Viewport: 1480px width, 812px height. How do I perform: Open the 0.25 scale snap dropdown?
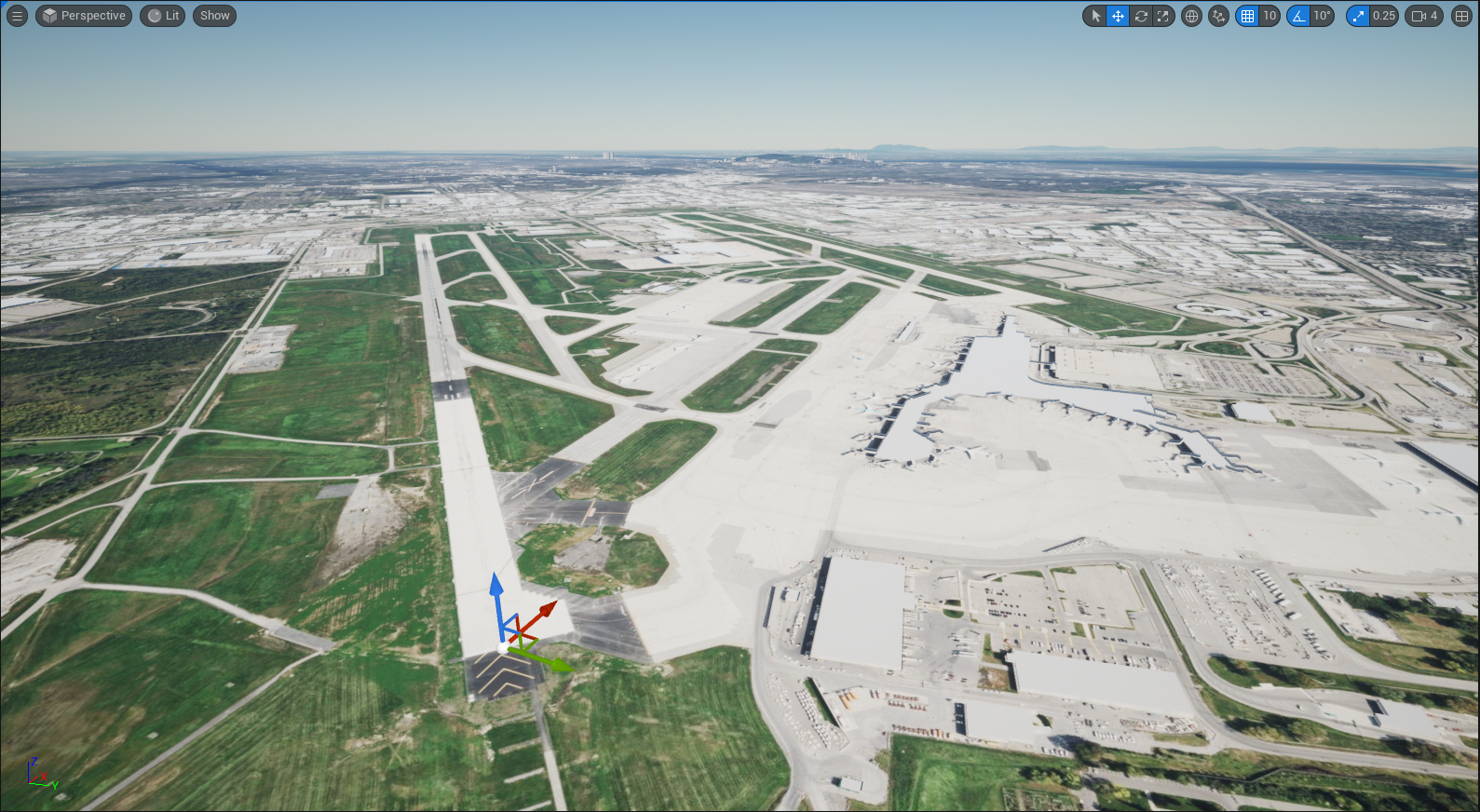click(x=1384, y=16)
